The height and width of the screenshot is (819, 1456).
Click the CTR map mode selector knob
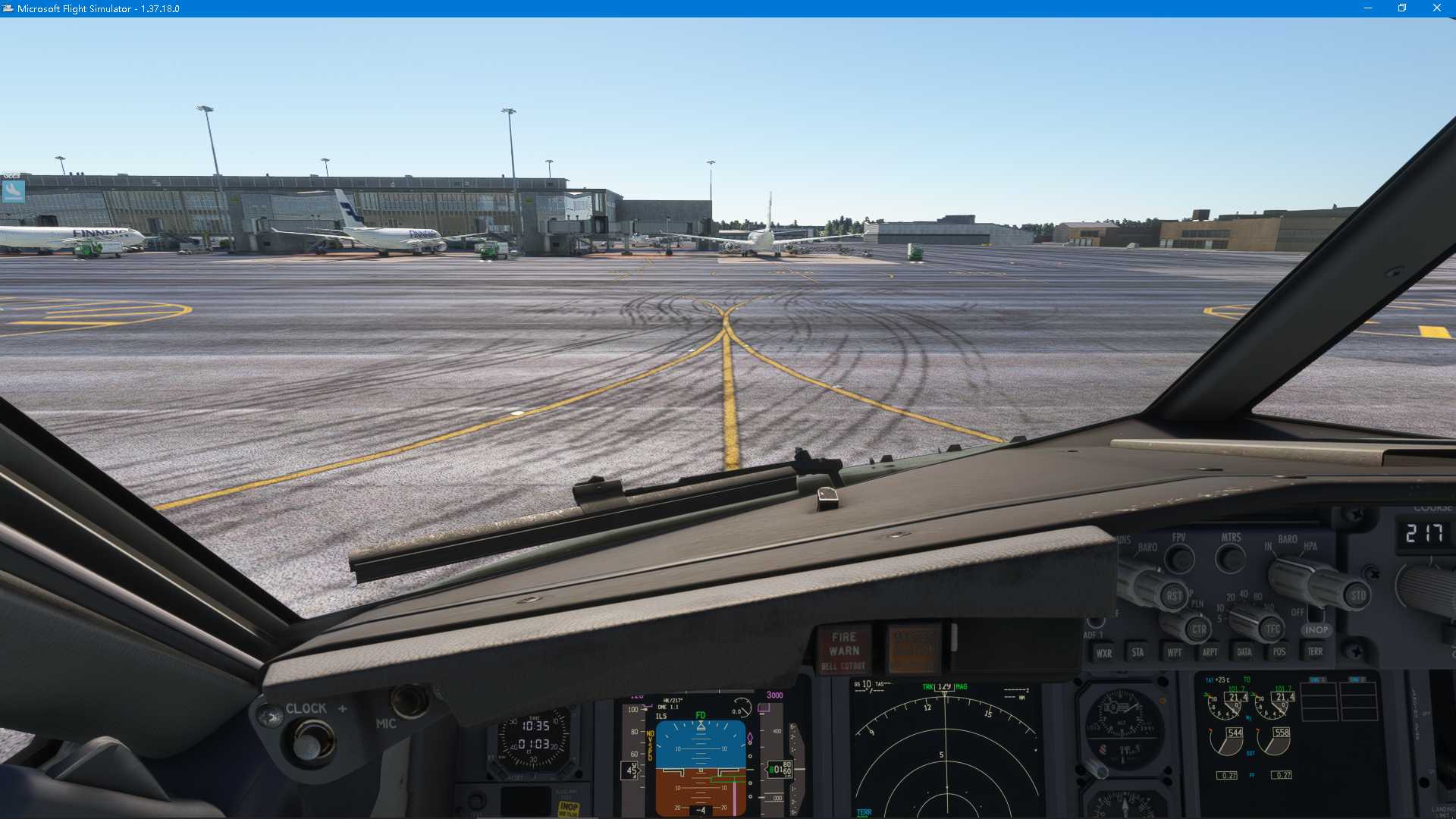[1200, 629]
